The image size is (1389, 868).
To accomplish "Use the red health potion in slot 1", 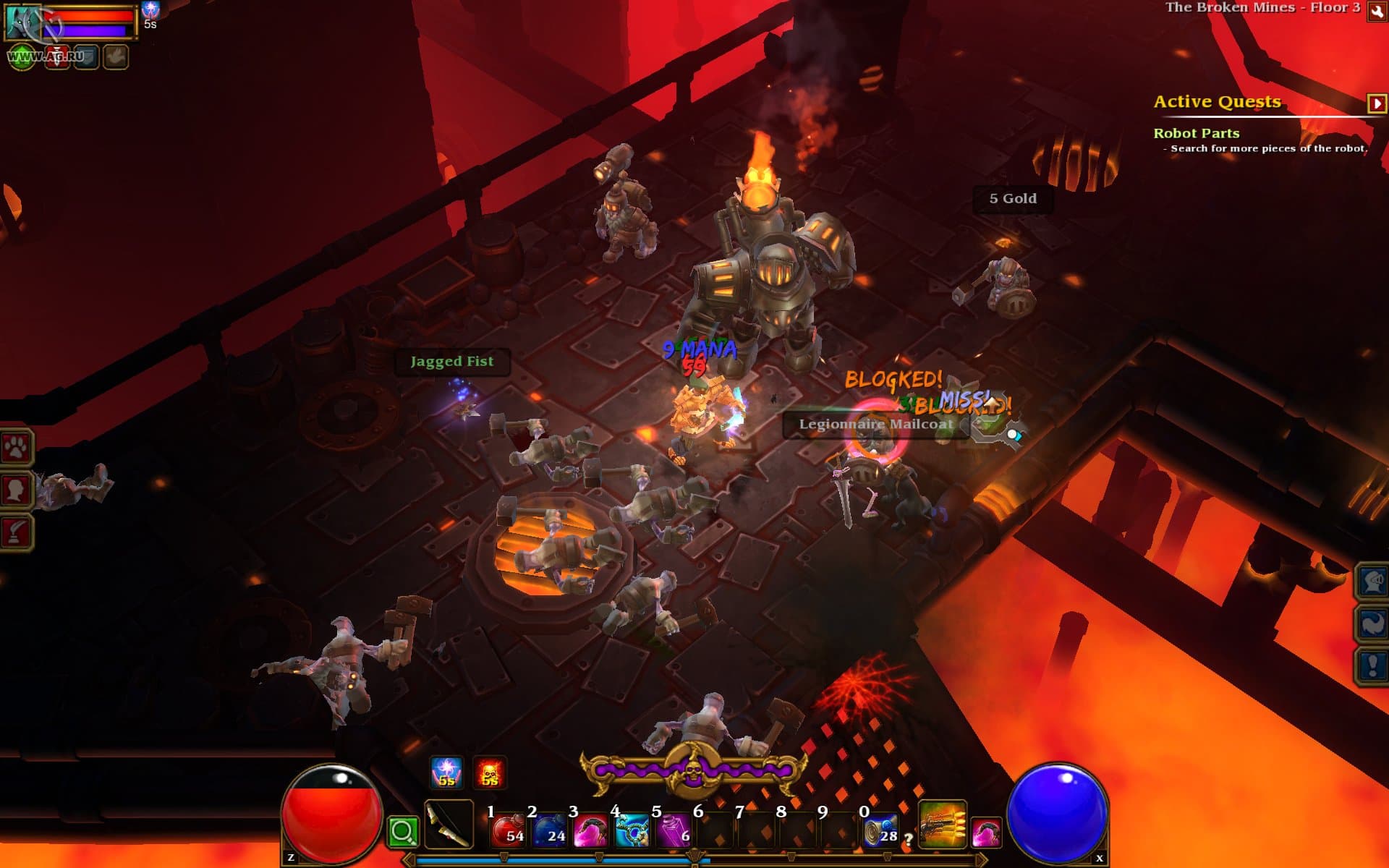I will pos(508,830).
